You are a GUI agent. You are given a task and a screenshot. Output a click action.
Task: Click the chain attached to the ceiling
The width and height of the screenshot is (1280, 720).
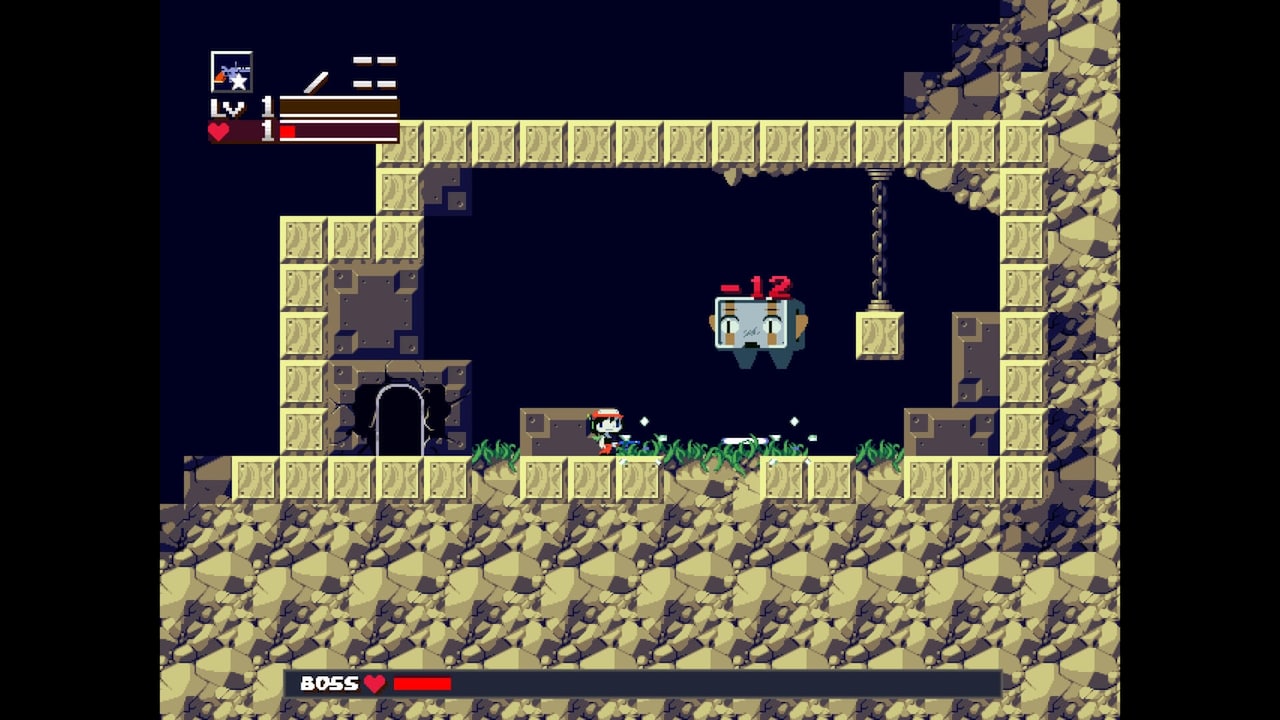point(877,220)
